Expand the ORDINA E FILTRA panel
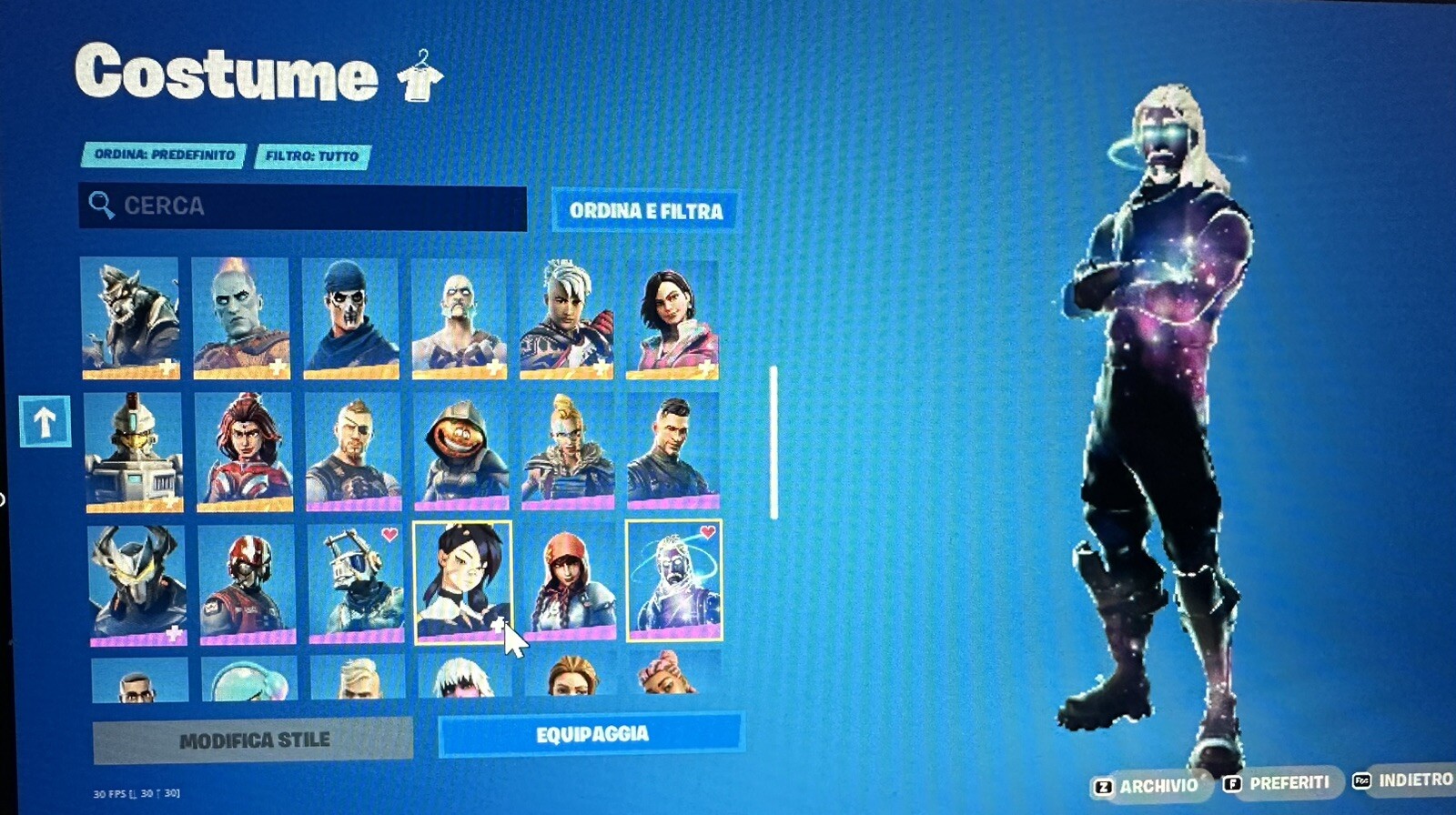 (x=646, y=211)
